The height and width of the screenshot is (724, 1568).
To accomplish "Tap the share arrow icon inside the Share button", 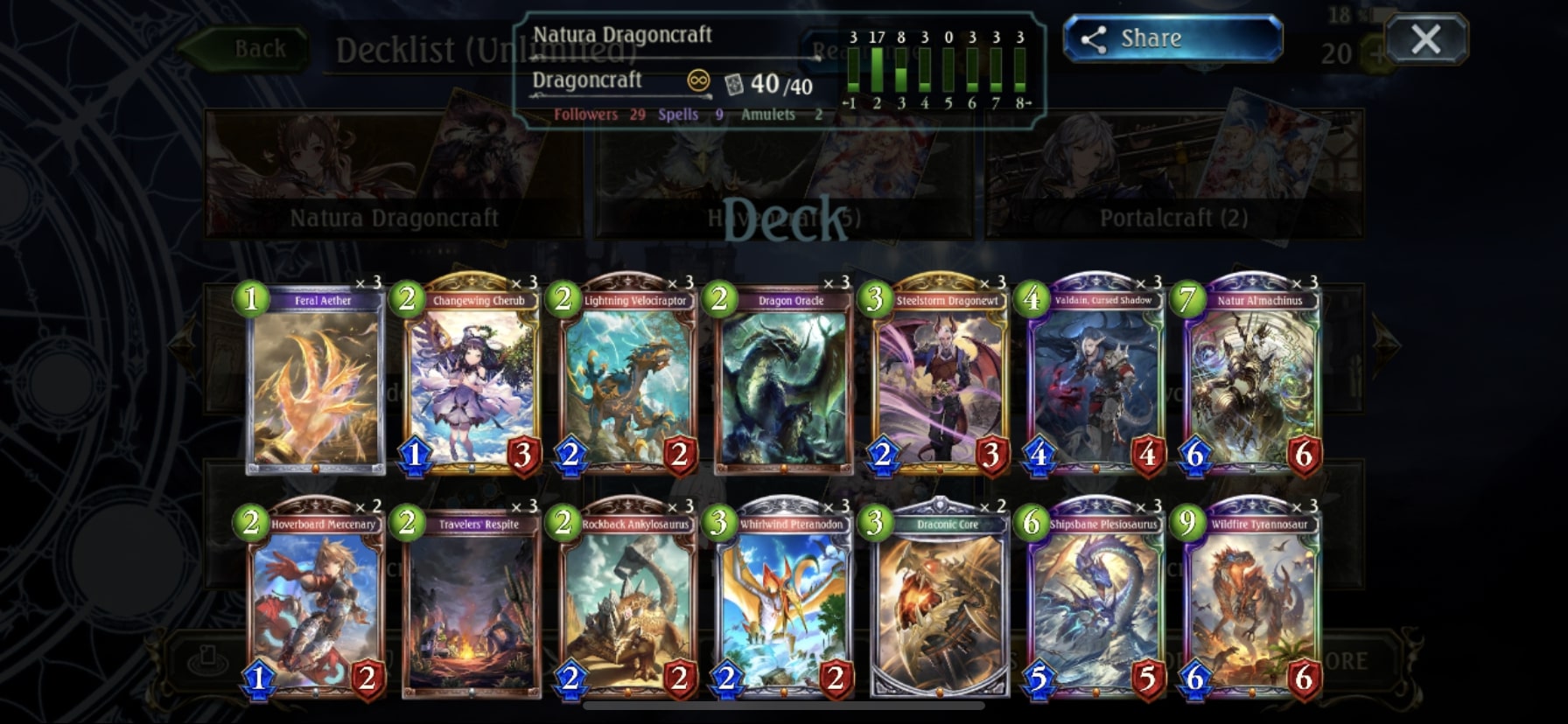I will pos(1096,38).
